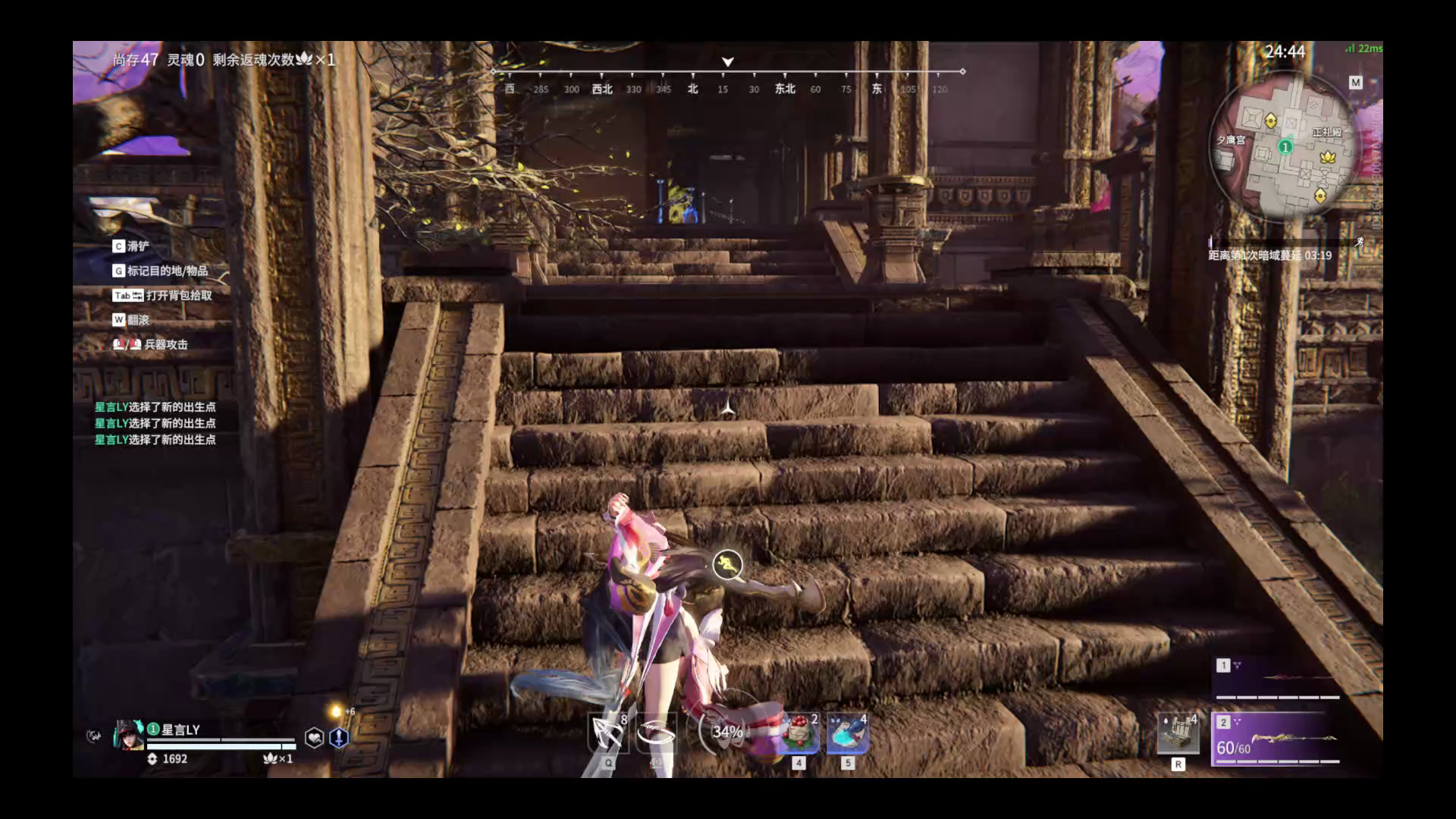Click the blue sword hexagon buff icon
Viewport: 1456px width, 819px height.
339,737
